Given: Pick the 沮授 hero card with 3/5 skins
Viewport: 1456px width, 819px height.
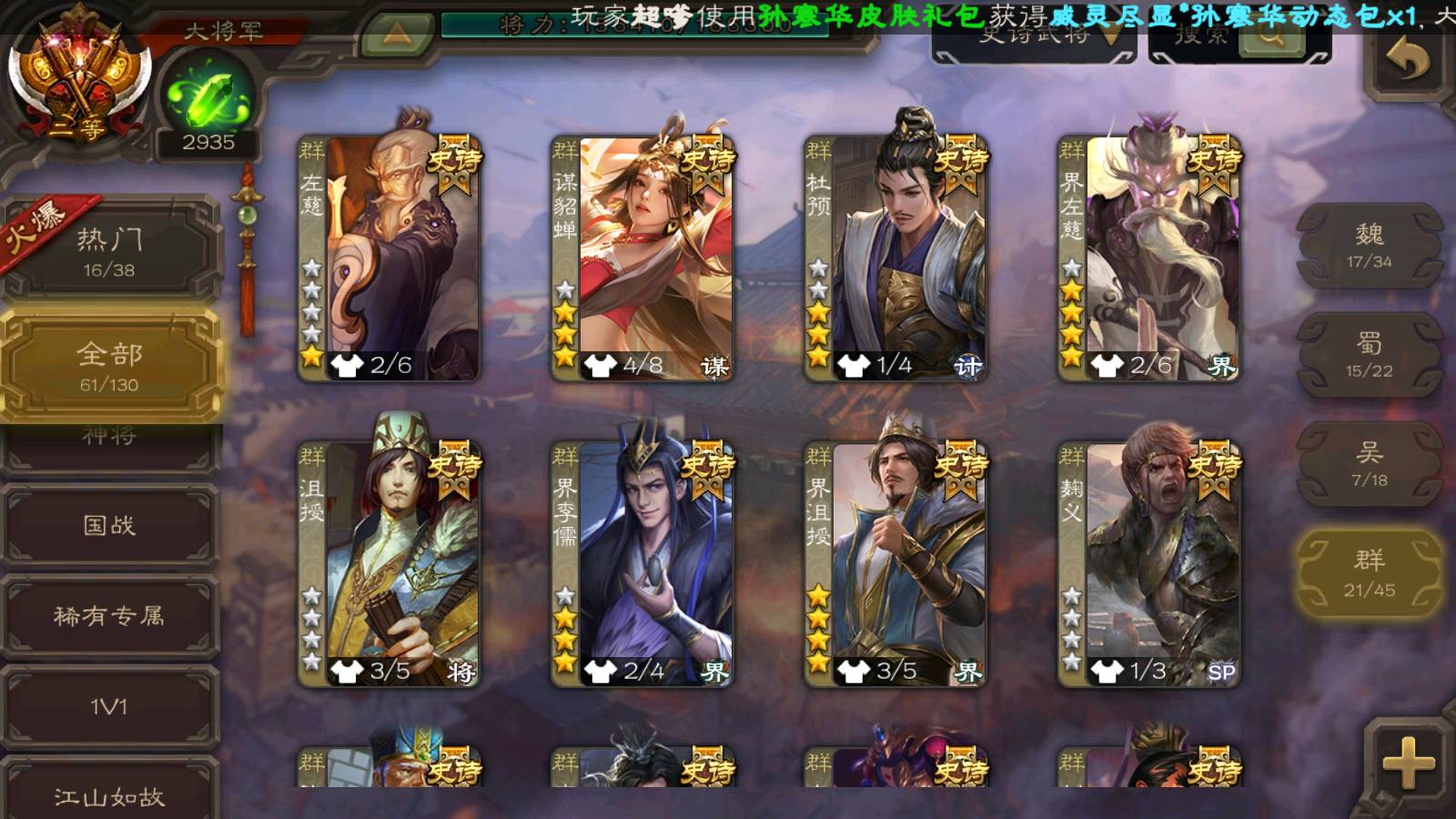Looking at the screenshot, I should tap(389, 562).
